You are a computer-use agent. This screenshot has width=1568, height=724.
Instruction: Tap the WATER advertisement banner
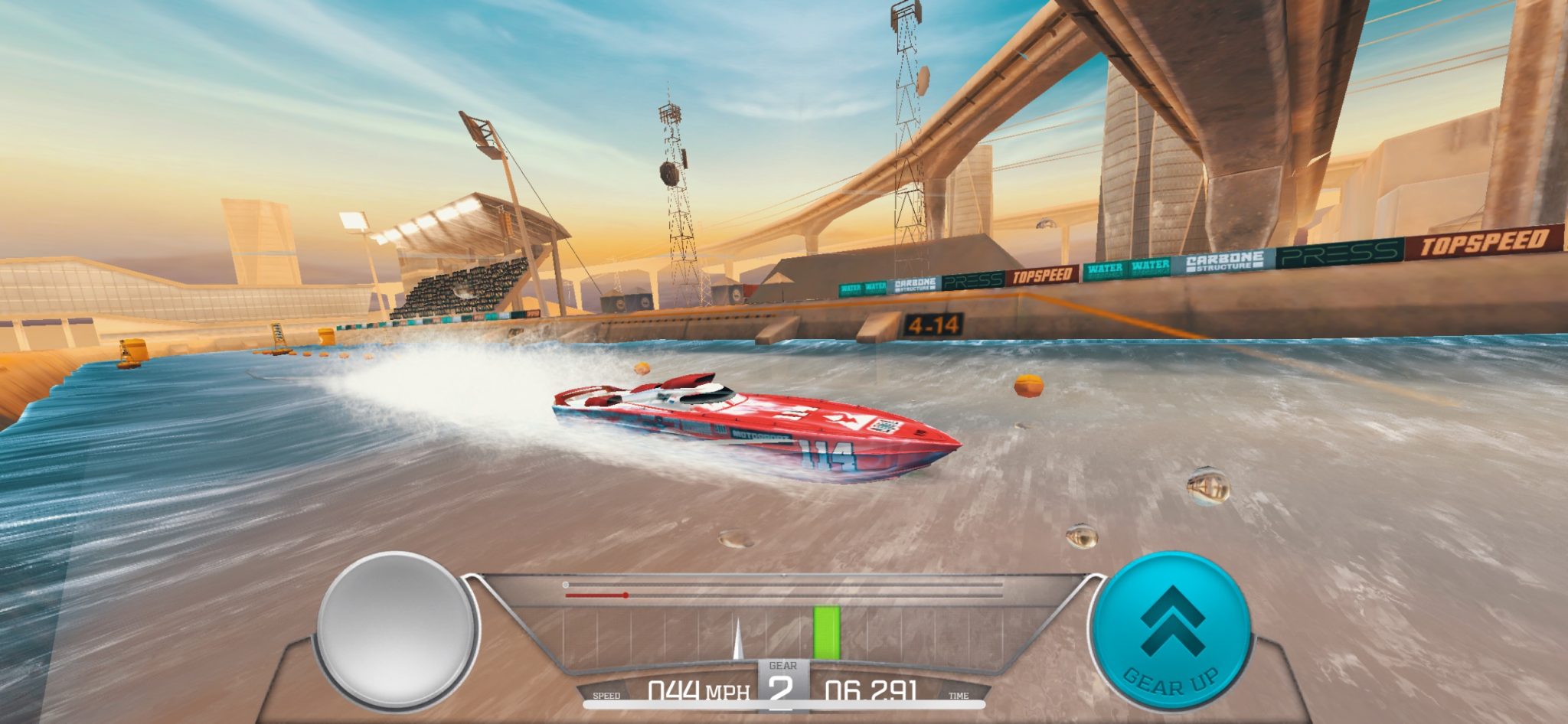[x=1103, y=269]
